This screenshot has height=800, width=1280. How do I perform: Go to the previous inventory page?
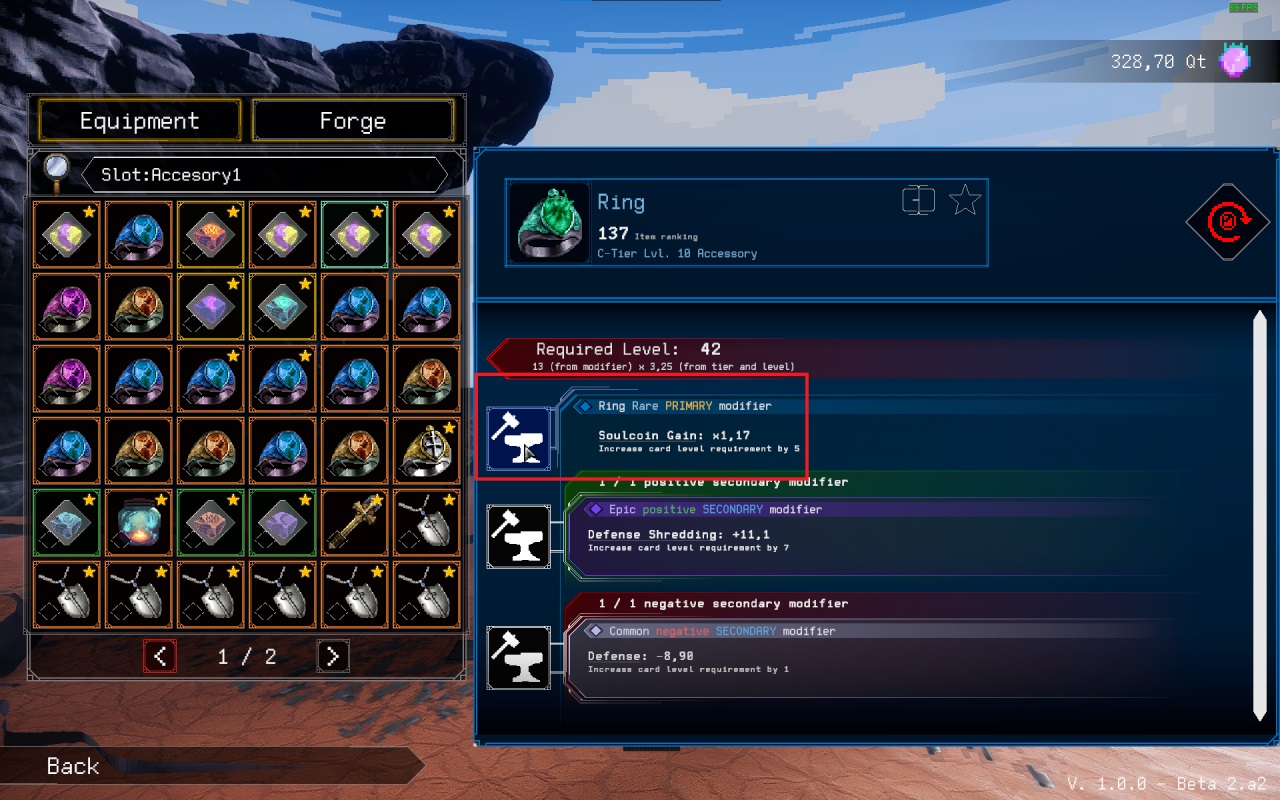click(160, 656)
